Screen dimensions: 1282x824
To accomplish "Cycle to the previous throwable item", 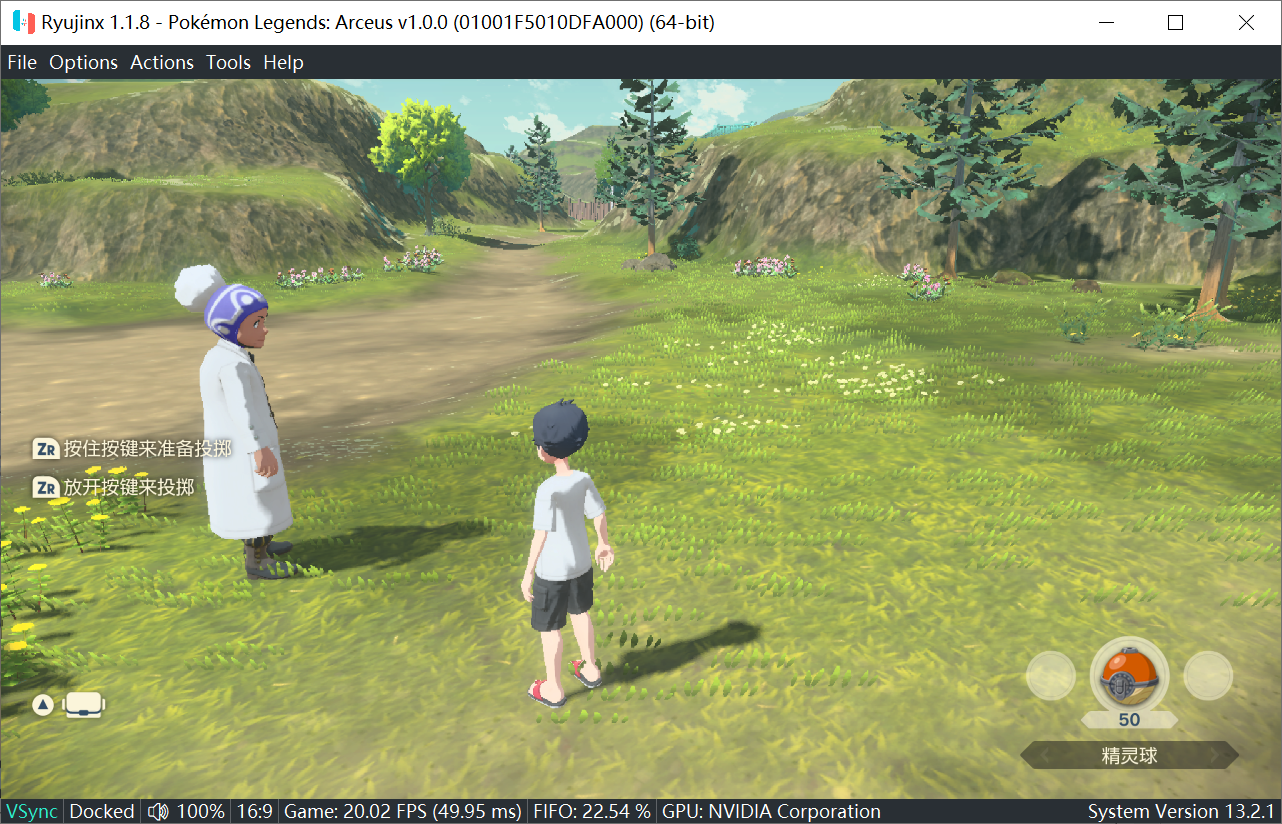I will 1051,677.
